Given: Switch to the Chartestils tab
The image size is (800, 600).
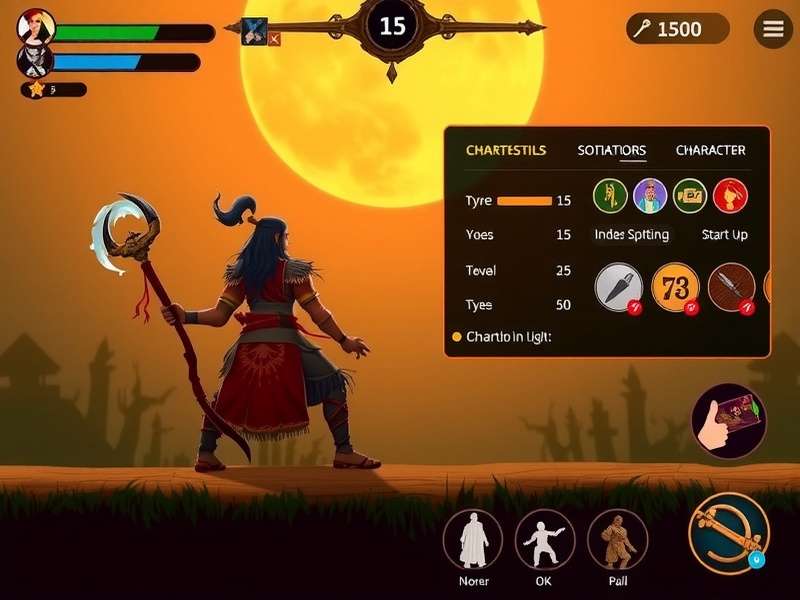Looking at the screenshot, I should (506, 151).
